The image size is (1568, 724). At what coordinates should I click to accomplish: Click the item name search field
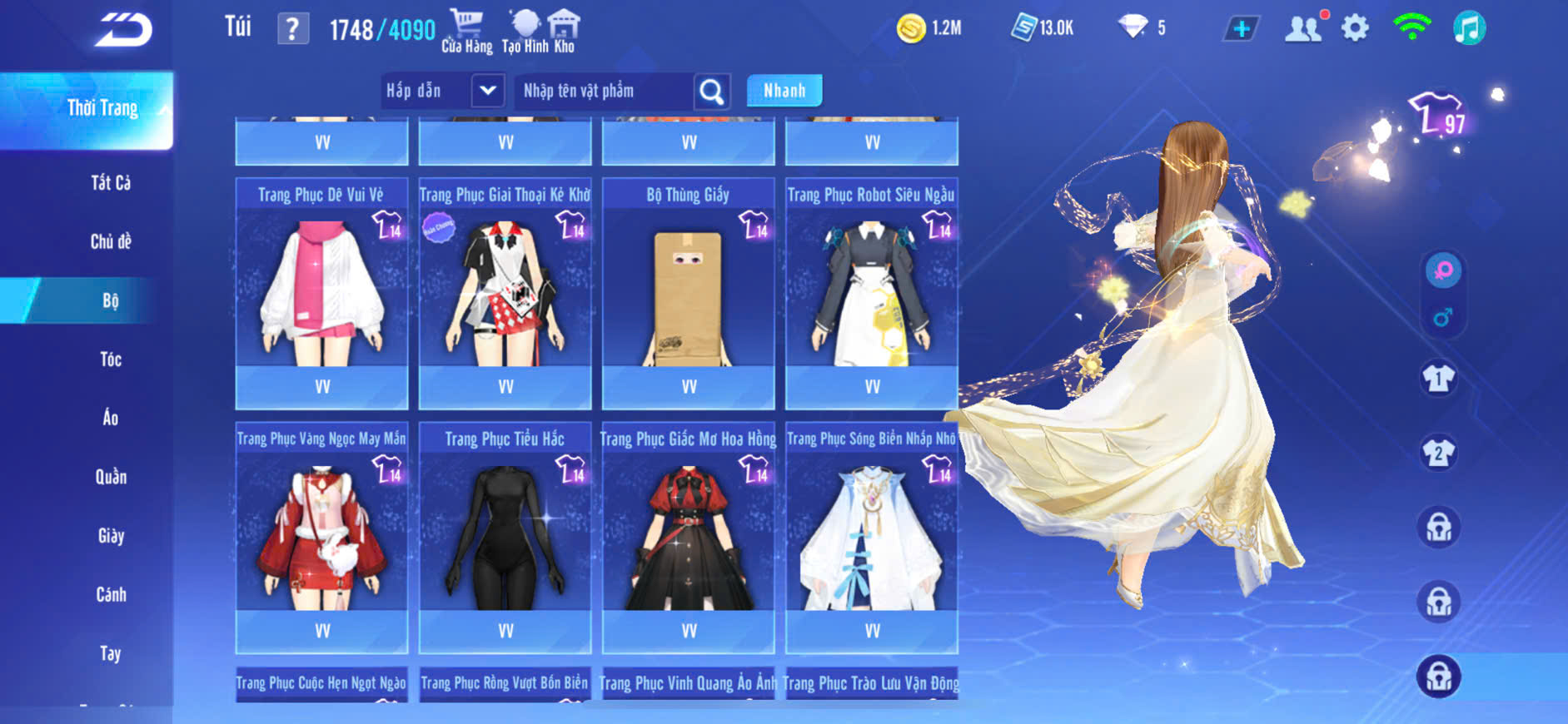click(603, 91)
